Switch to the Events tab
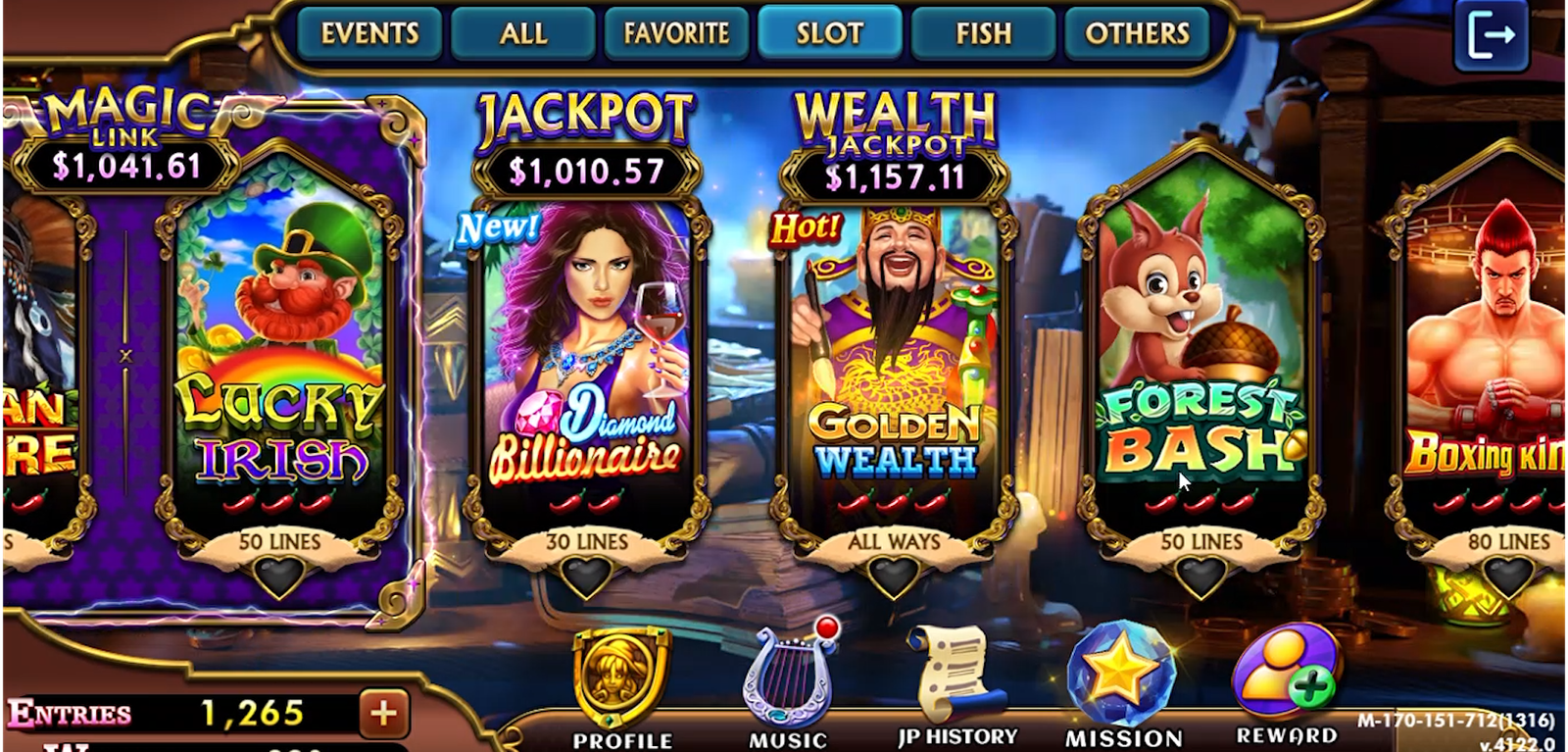1568x752 pixels. coord(369,34)
